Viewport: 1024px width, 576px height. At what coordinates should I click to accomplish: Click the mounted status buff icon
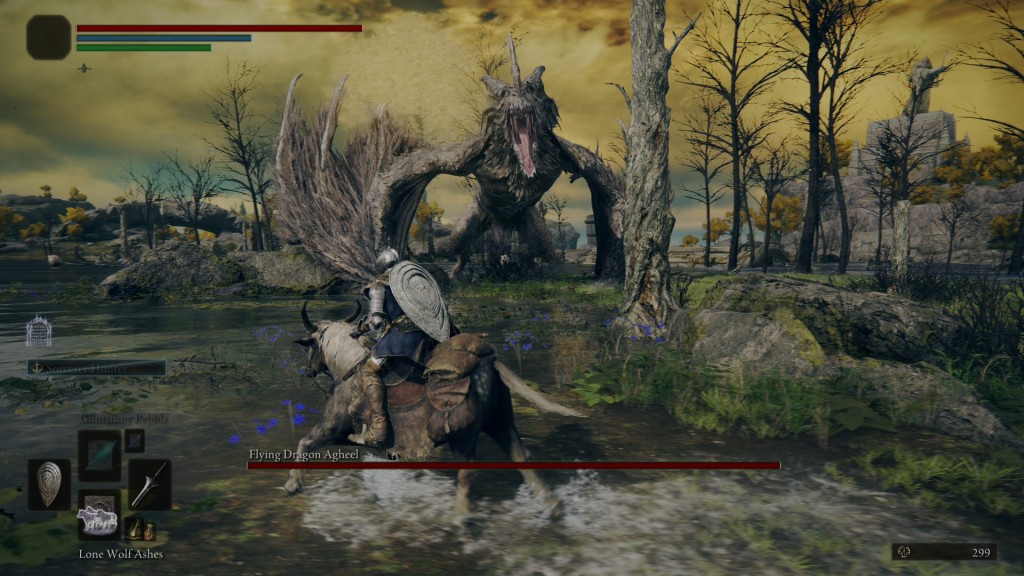click(84, 68)
